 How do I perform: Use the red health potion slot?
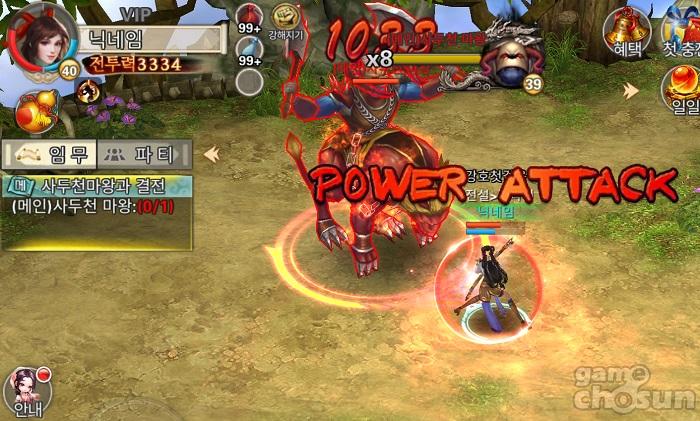click(249, 19)
